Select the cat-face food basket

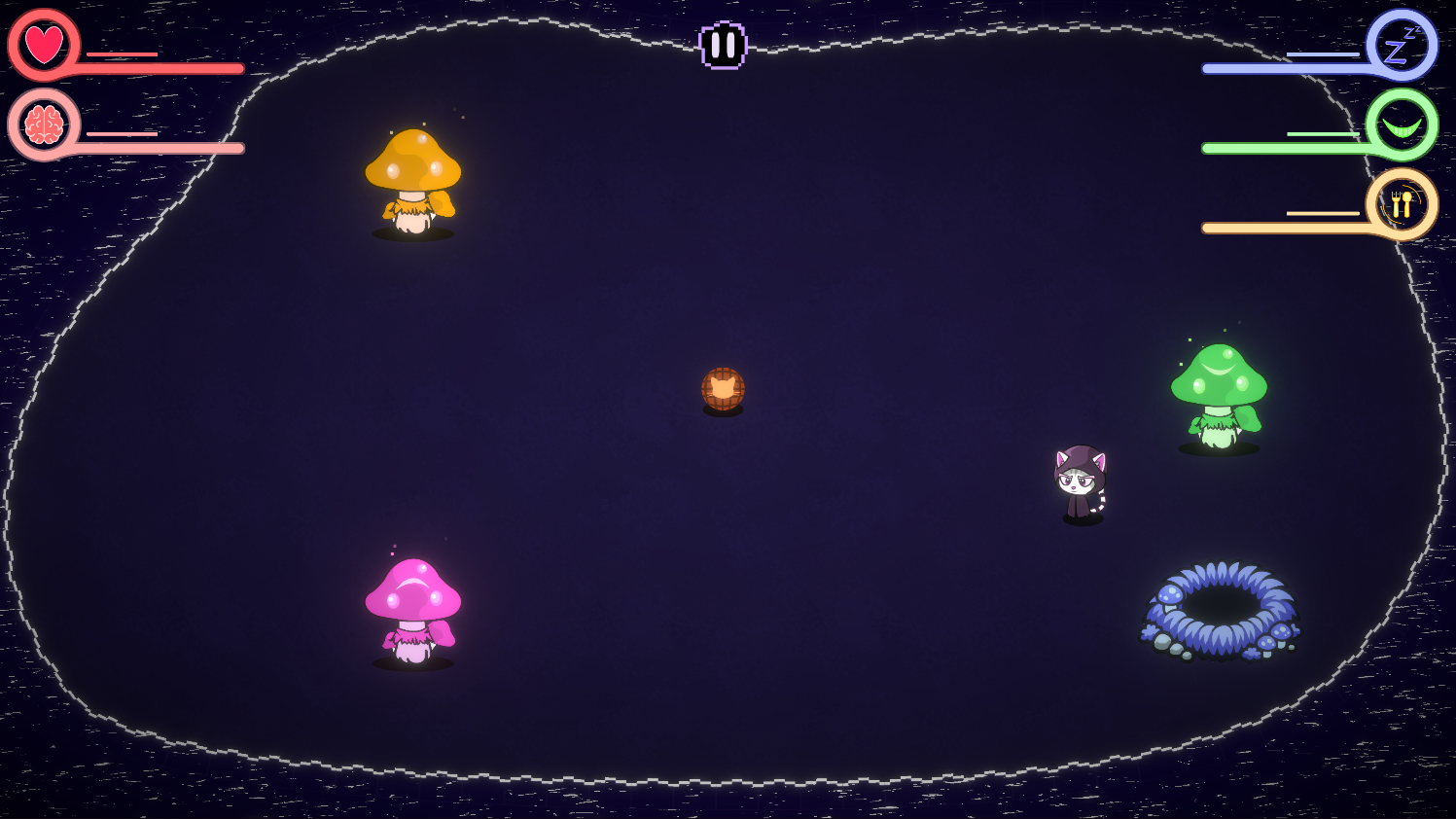coord(724,386)
